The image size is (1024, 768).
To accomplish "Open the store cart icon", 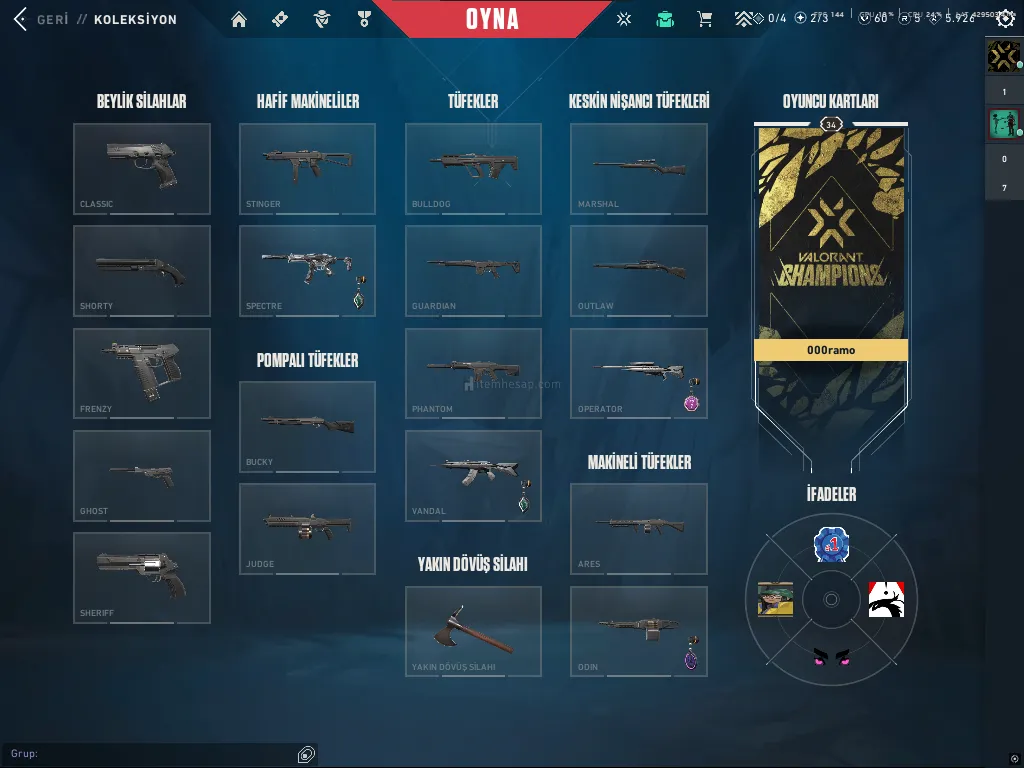I will coord(704,19).
